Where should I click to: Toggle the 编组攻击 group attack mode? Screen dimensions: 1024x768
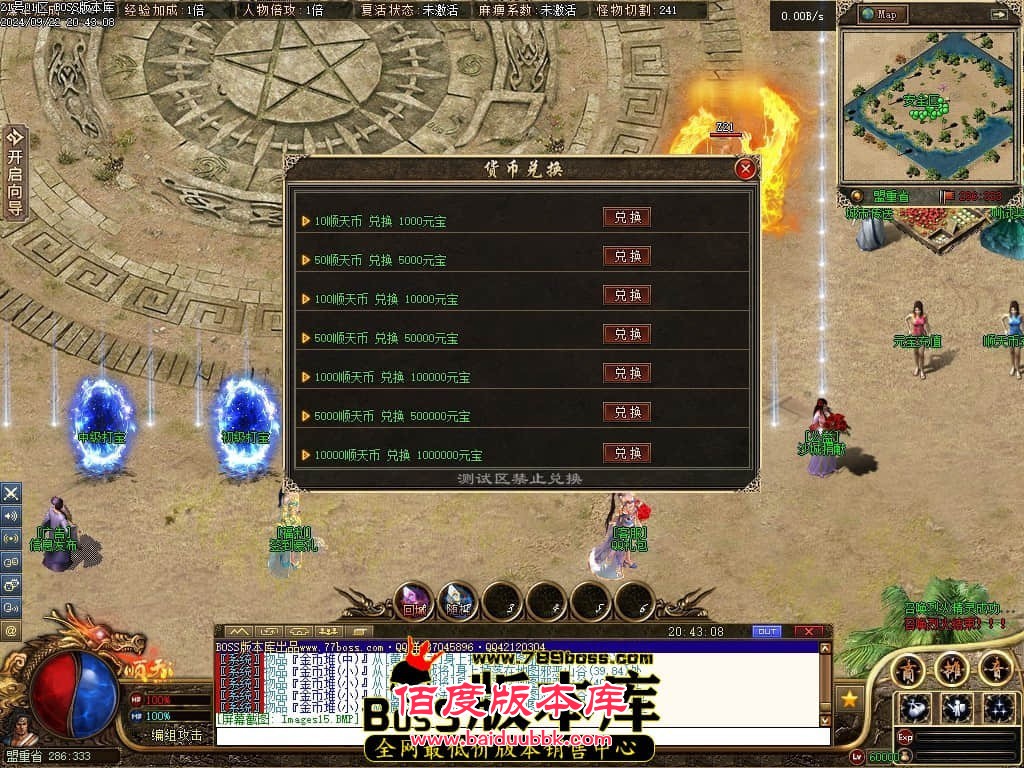[x=176, y=735]
